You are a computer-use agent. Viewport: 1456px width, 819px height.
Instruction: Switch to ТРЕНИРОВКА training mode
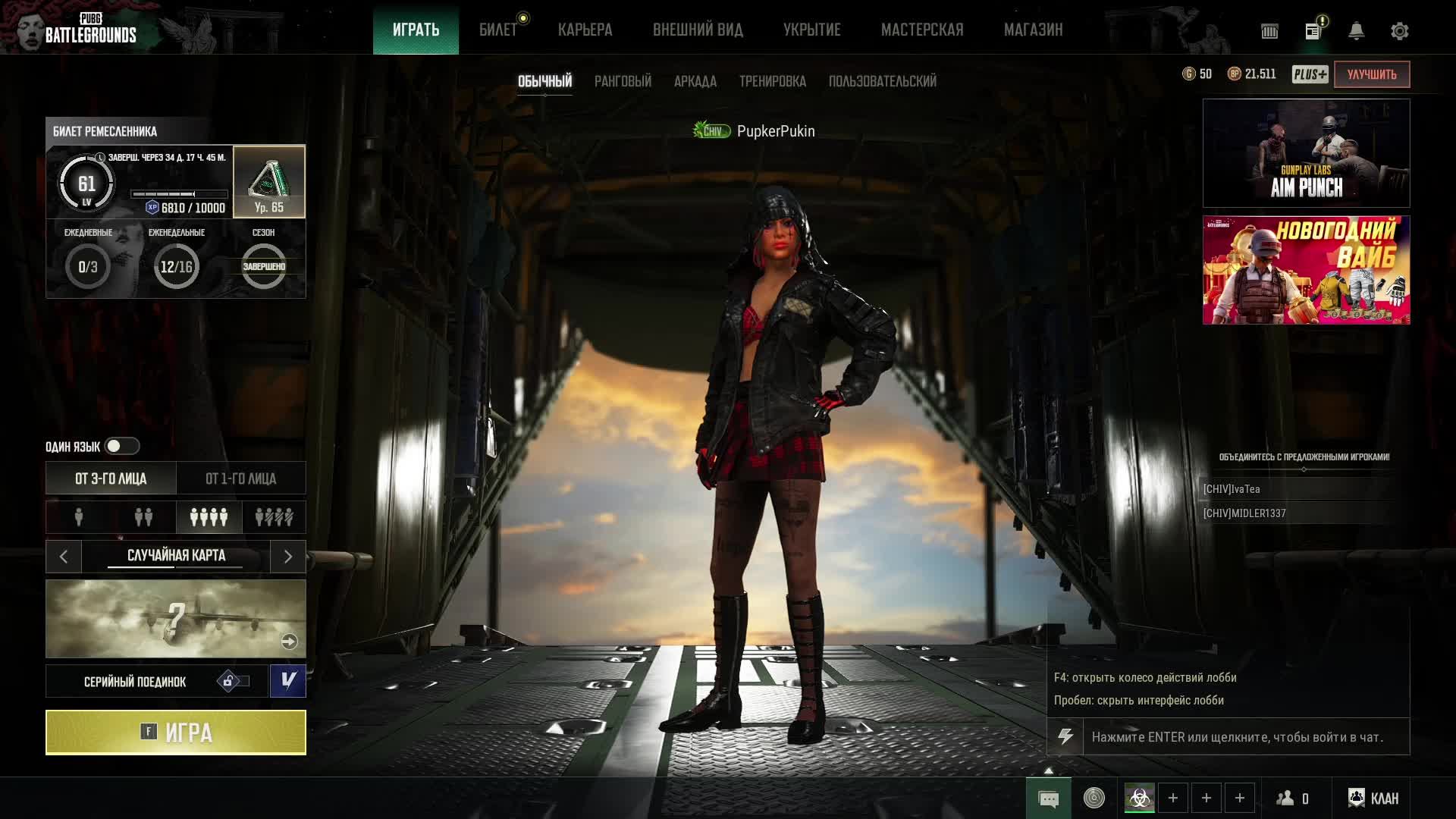(772, 81)
